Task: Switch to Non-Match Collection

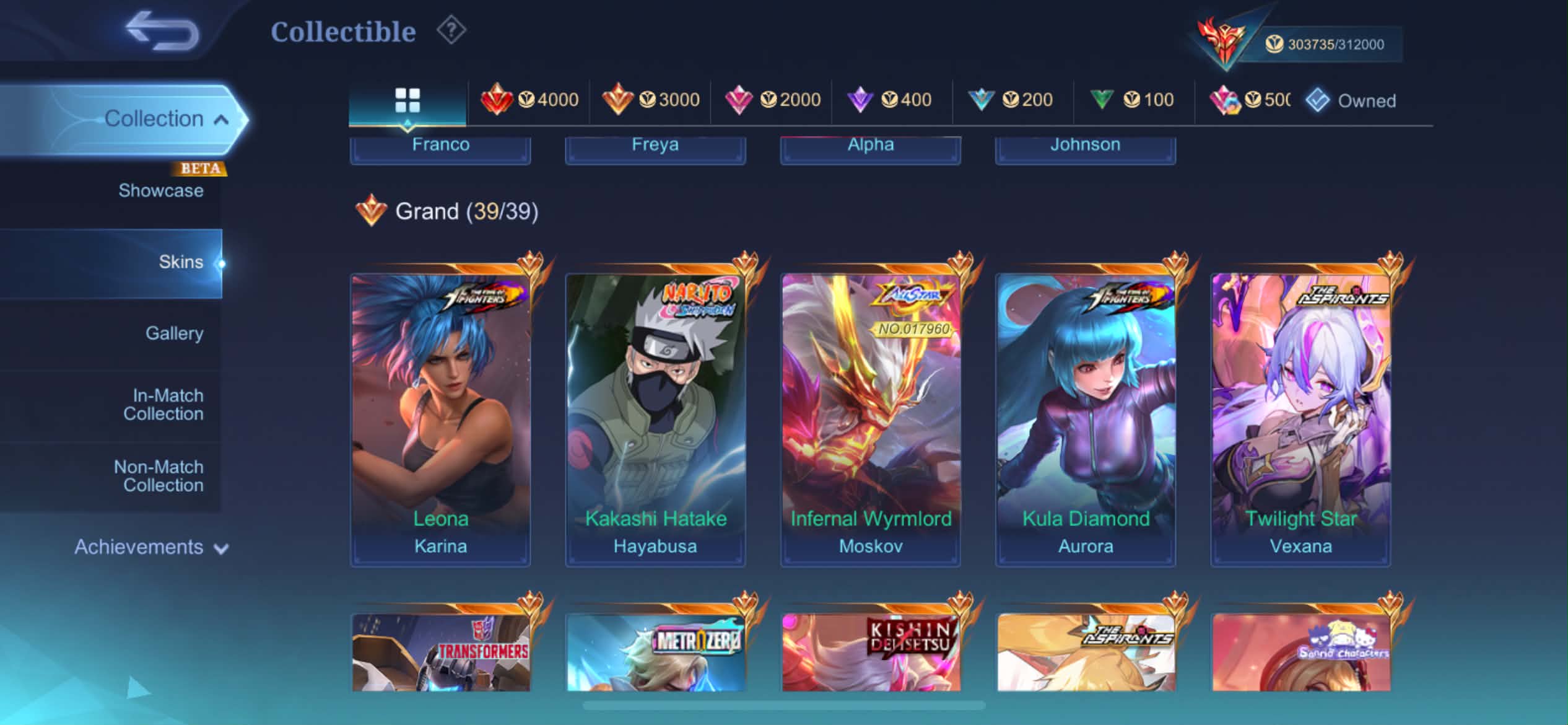Action: 159,476
